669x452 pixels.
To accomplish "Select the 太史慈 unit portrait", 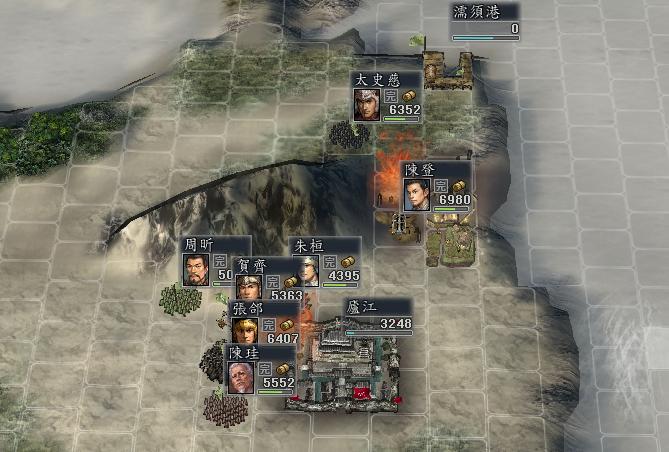I will tap(366, 104).
